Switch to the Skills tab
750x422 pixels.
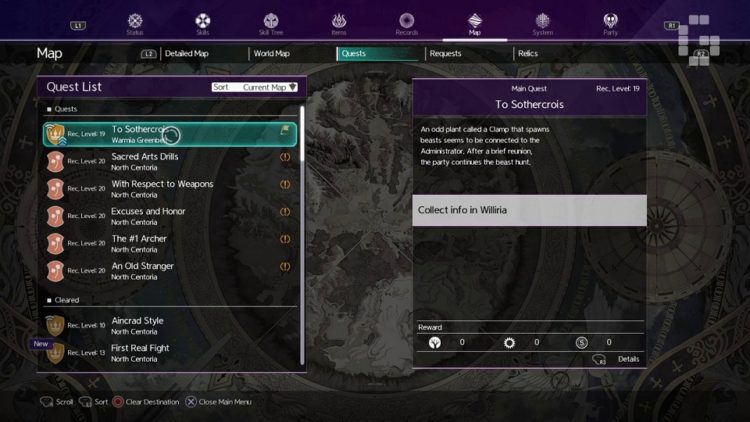coord(203,22)
